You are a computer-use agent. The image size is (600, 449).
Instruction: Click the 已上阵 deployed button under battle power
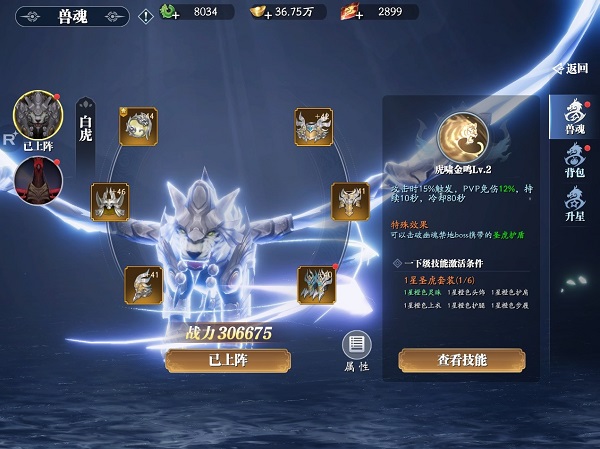coord(214,360)
